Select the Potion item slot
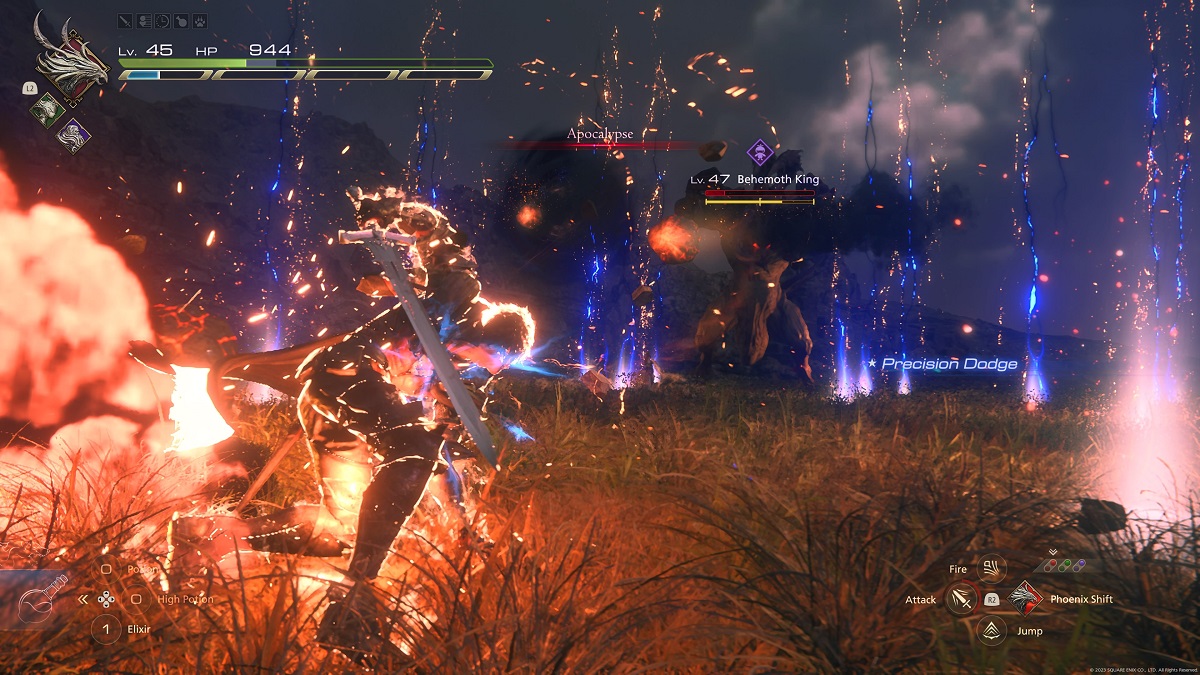This screenshot has height=675, width=1200. 107,569
